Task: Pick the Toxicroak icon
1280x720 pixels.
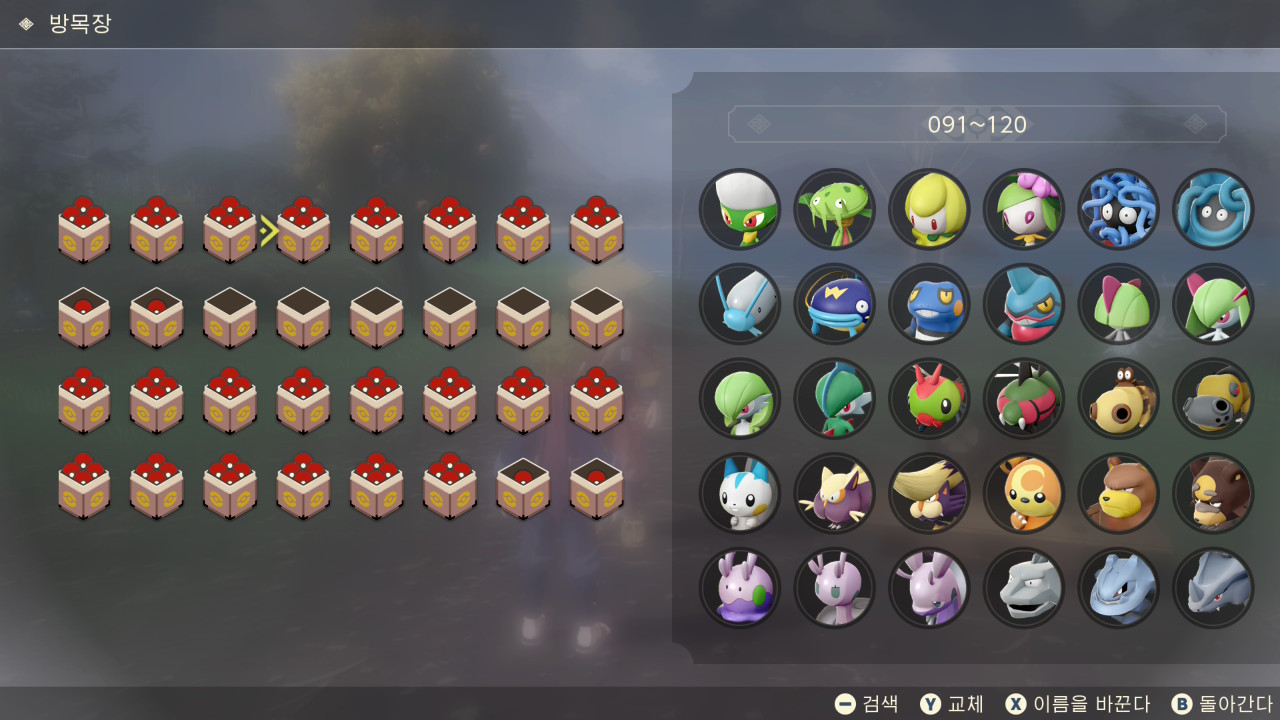Action: coord(1023,304)
